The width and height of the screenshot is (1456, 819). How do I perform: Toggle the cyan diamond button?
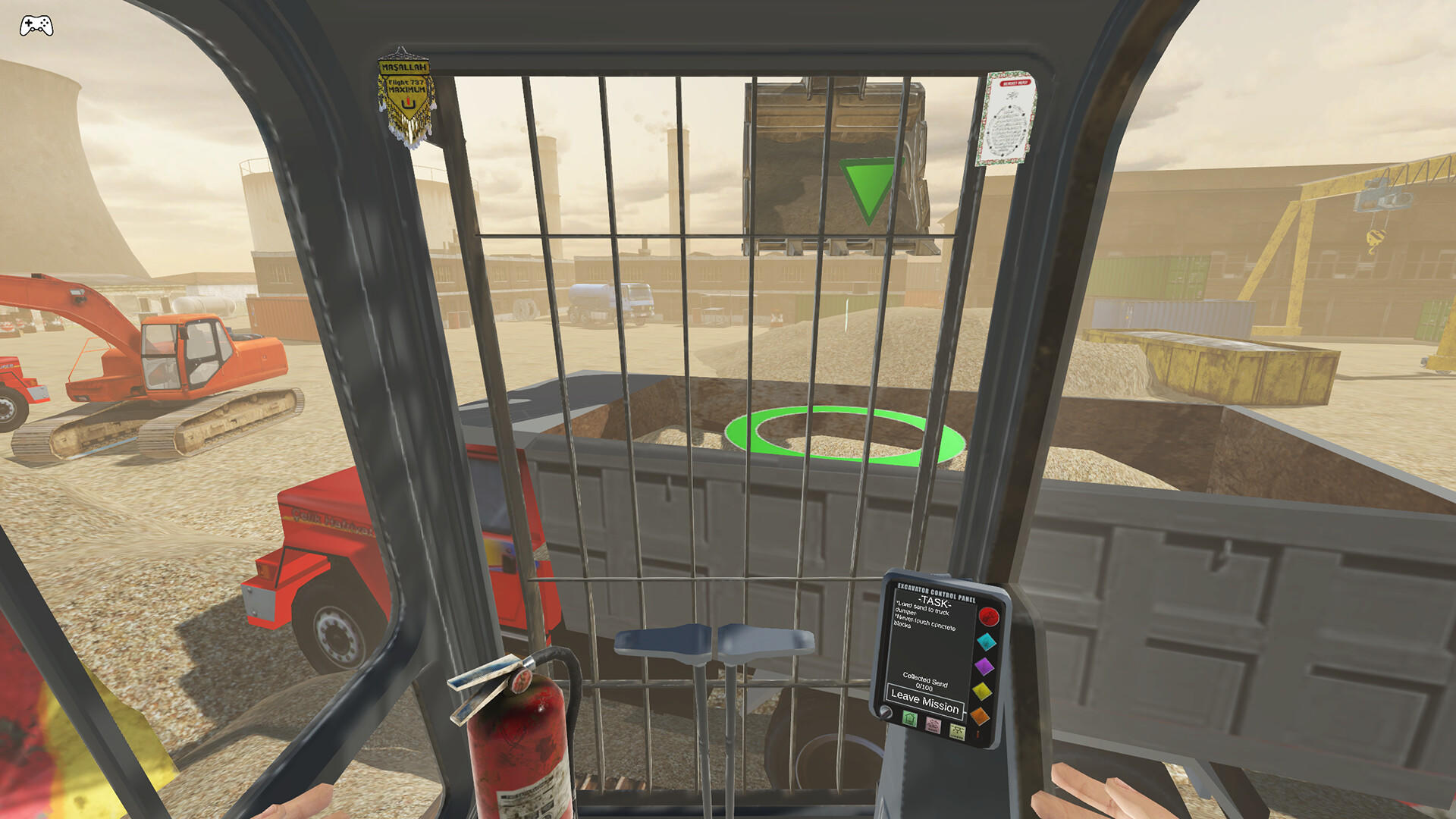click(986, 642)
